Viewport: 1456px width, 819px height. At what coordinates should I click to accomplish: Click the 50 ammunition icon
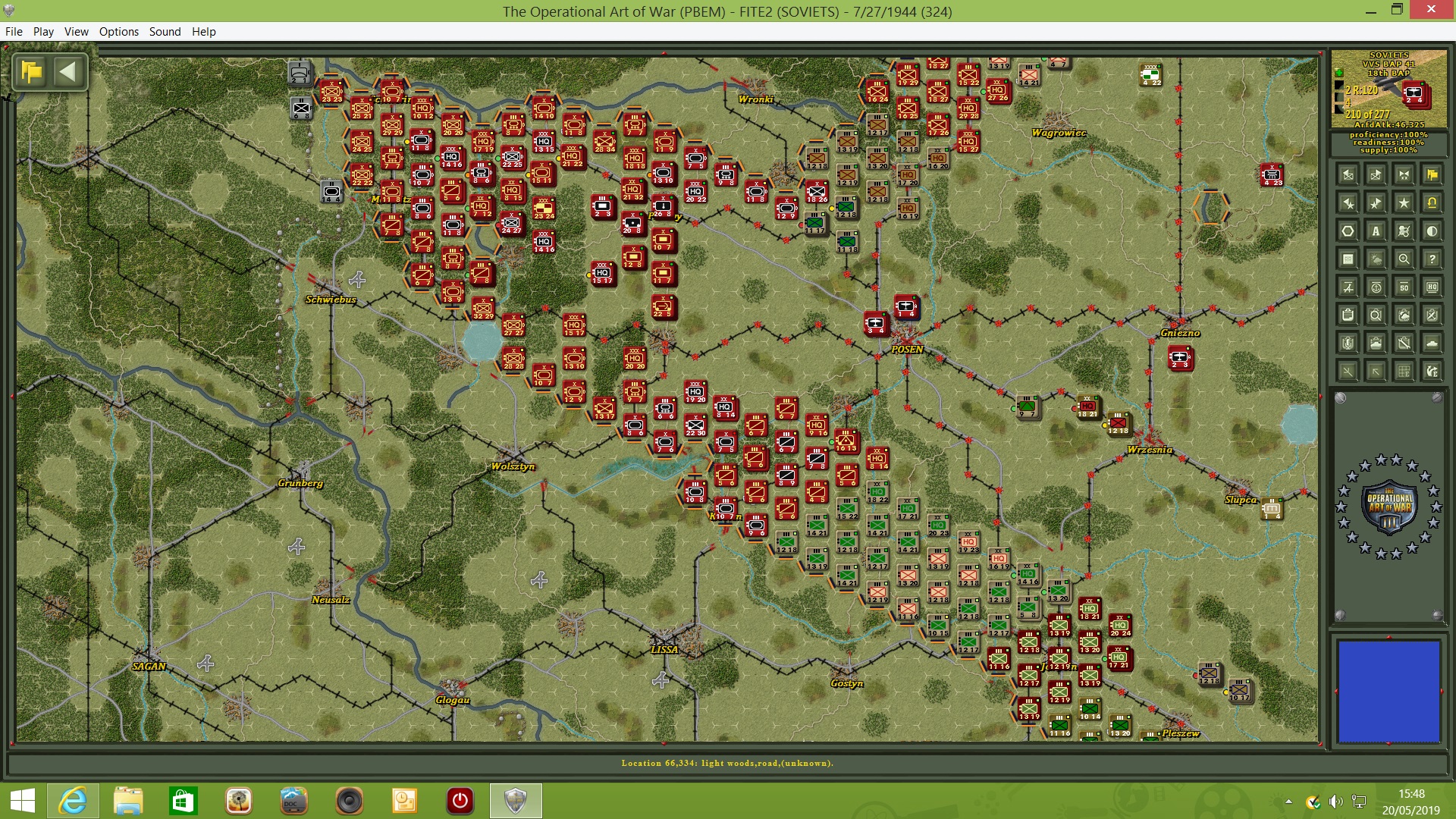1404,287
